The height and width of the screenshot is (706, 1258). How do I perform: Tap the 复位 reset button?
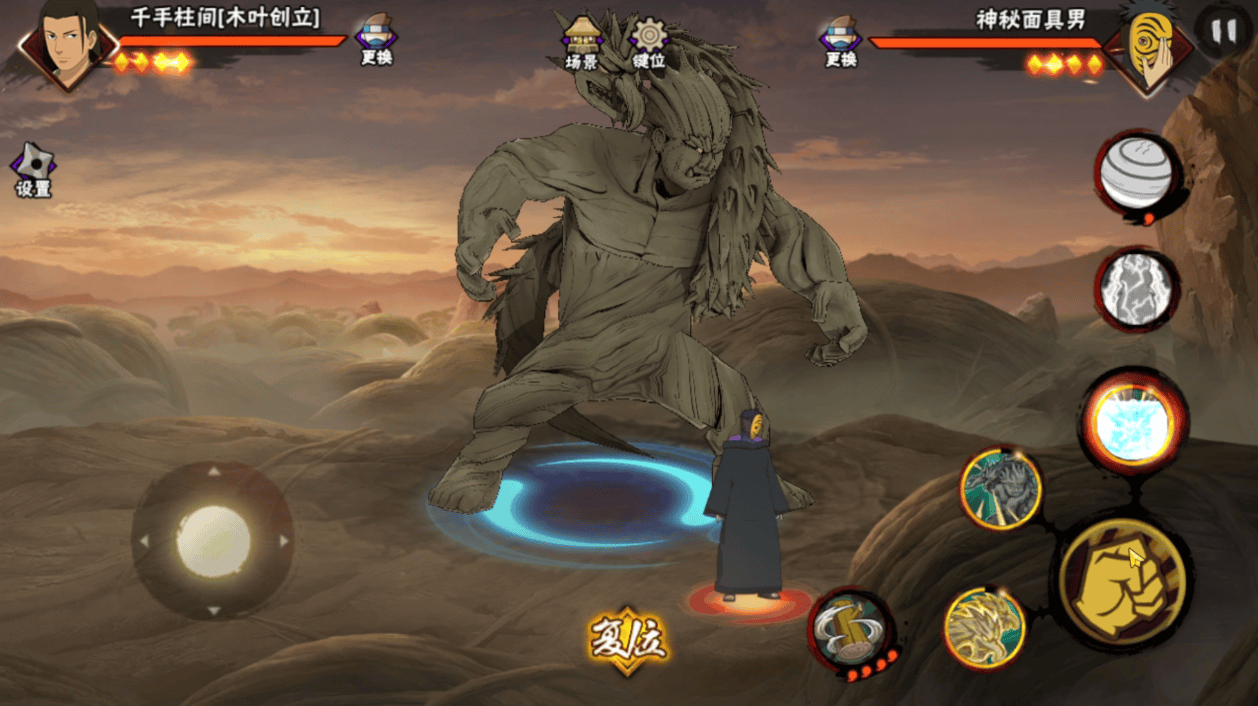(x=628, y=639)
